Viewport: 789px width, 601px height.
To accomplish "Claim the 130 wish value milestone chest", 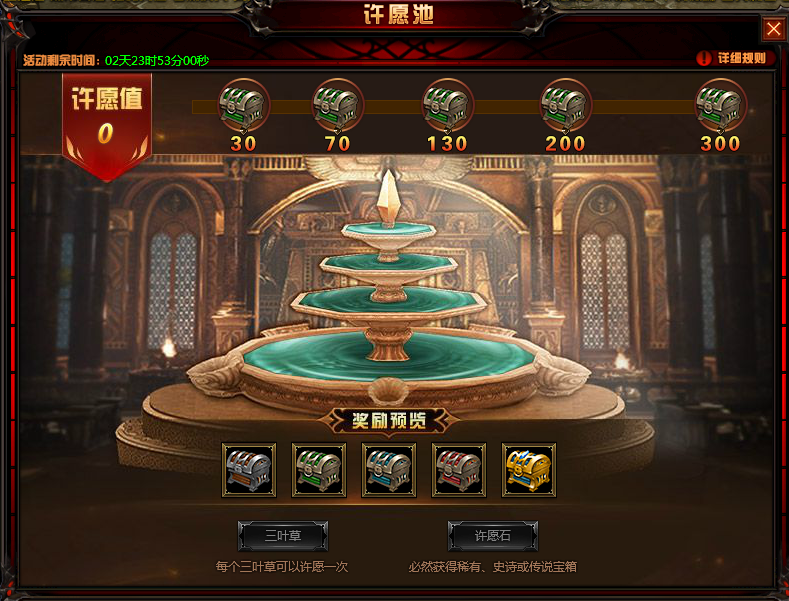I will pos(447,104).
